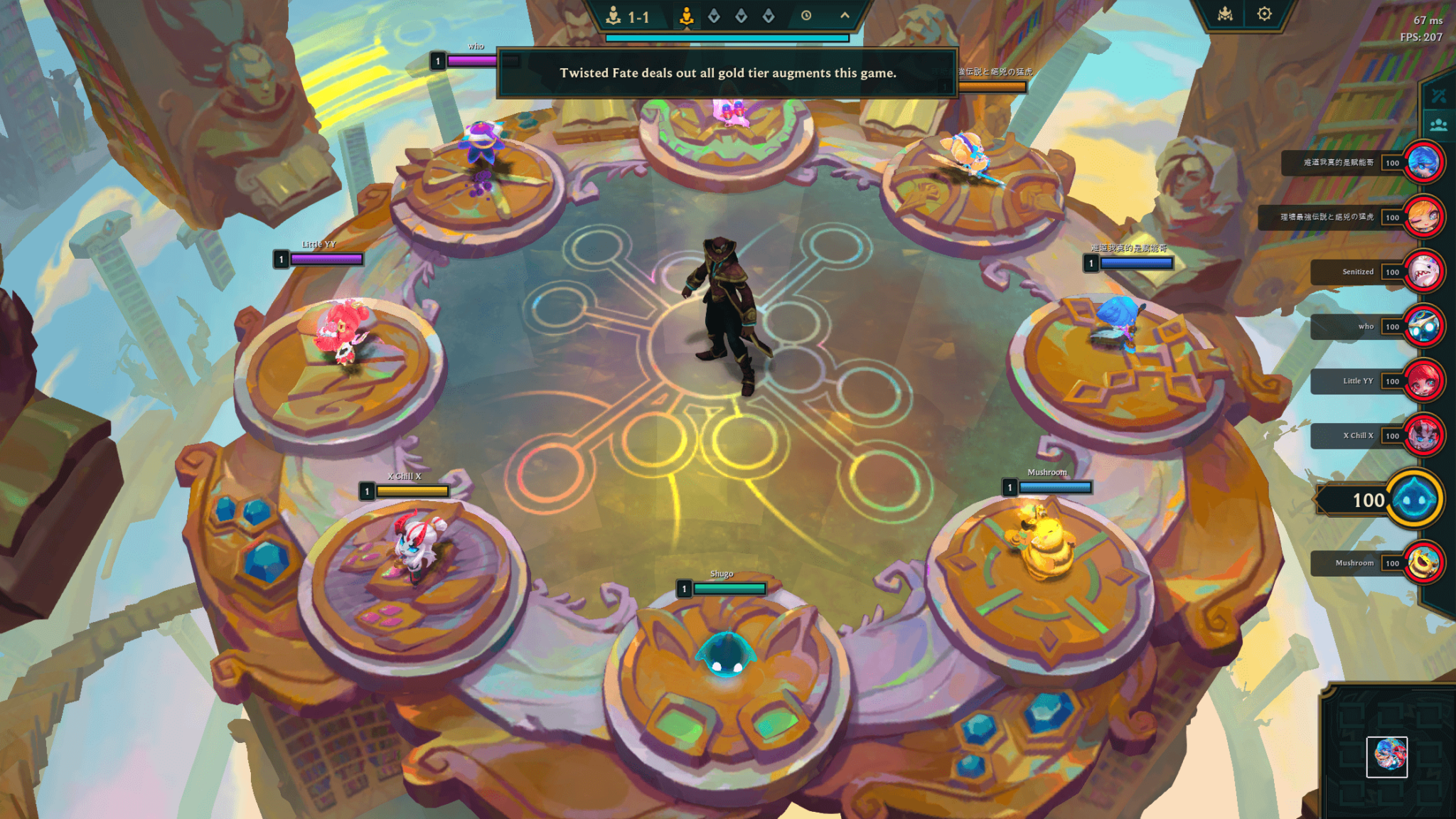The image size is (1456, 819).
Task: Collapse the stage tracker with the up chevron
Action: (845, 15)
